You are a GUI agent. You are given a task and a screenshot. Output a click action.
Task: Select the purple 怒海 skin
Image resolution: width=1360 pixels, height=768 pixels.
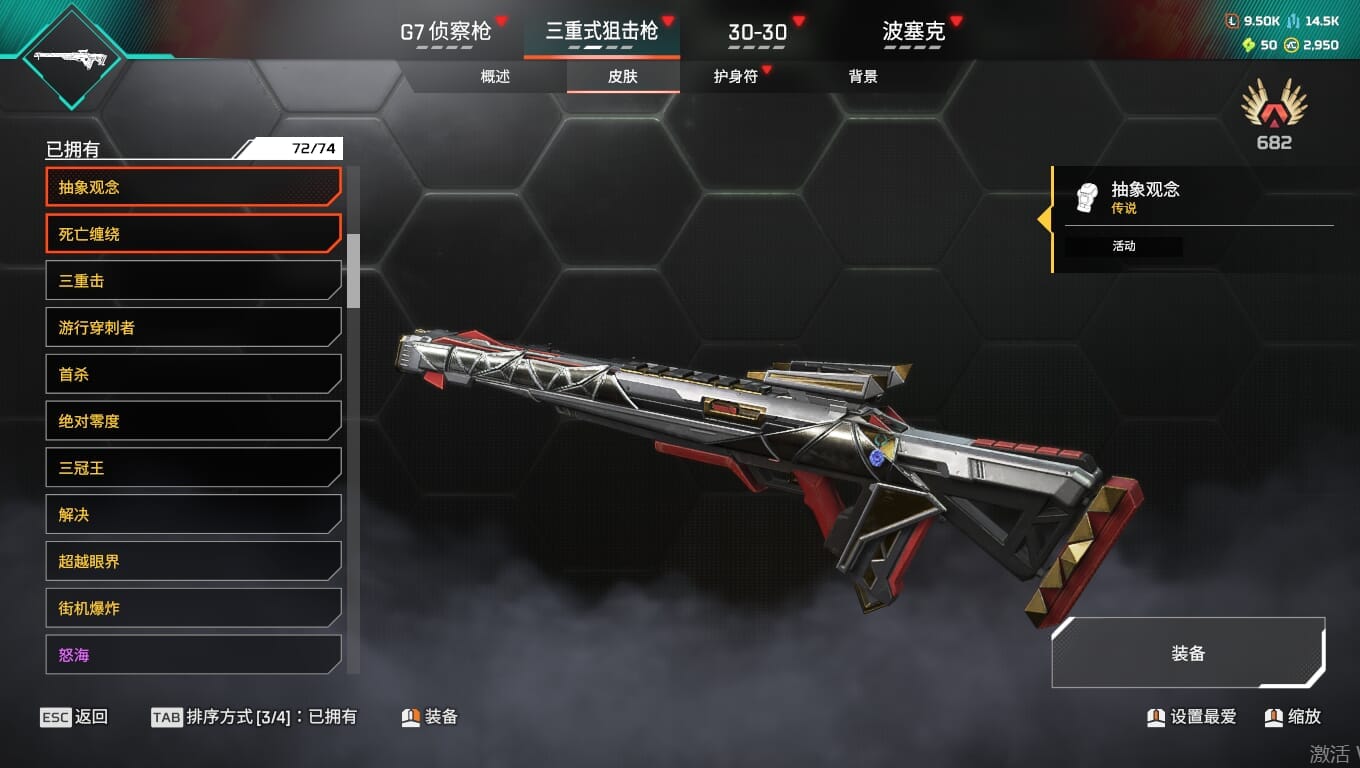pos(193,655)
